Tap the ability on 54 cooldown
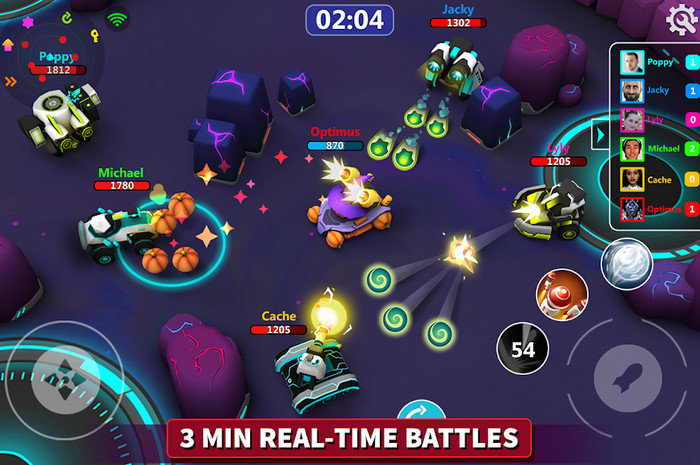Image resolution: width=700 pixels, height=465 pixels. (522, 348)
